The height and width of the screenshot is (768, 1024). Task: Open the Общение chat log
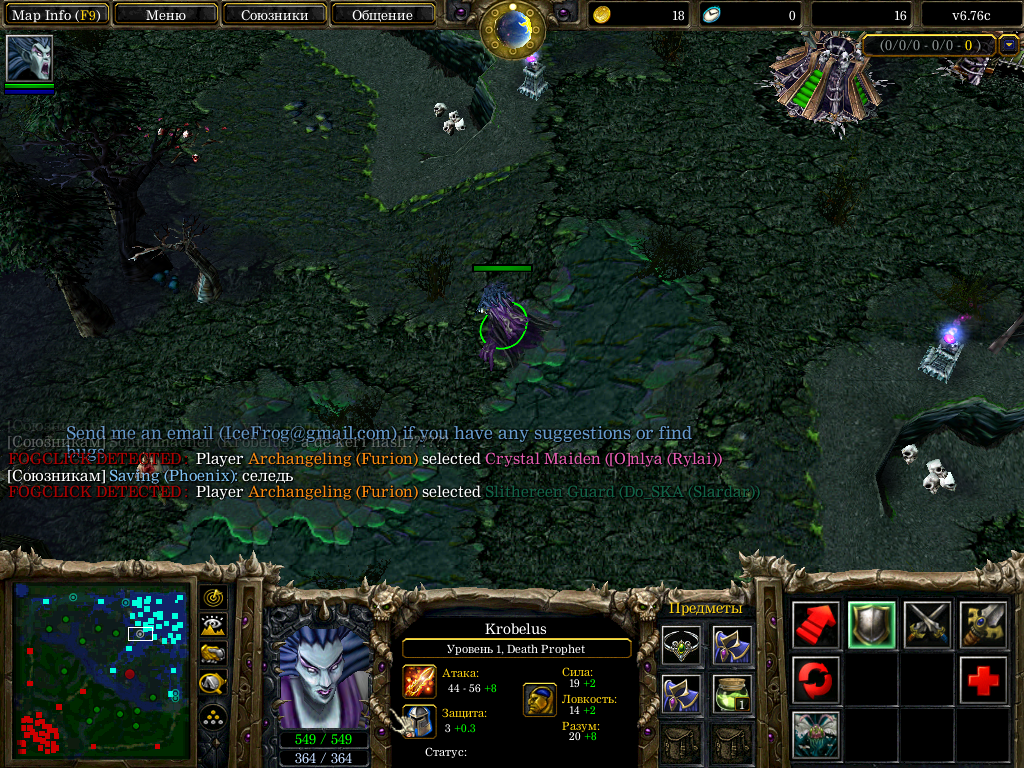click(x=382, y=15)
